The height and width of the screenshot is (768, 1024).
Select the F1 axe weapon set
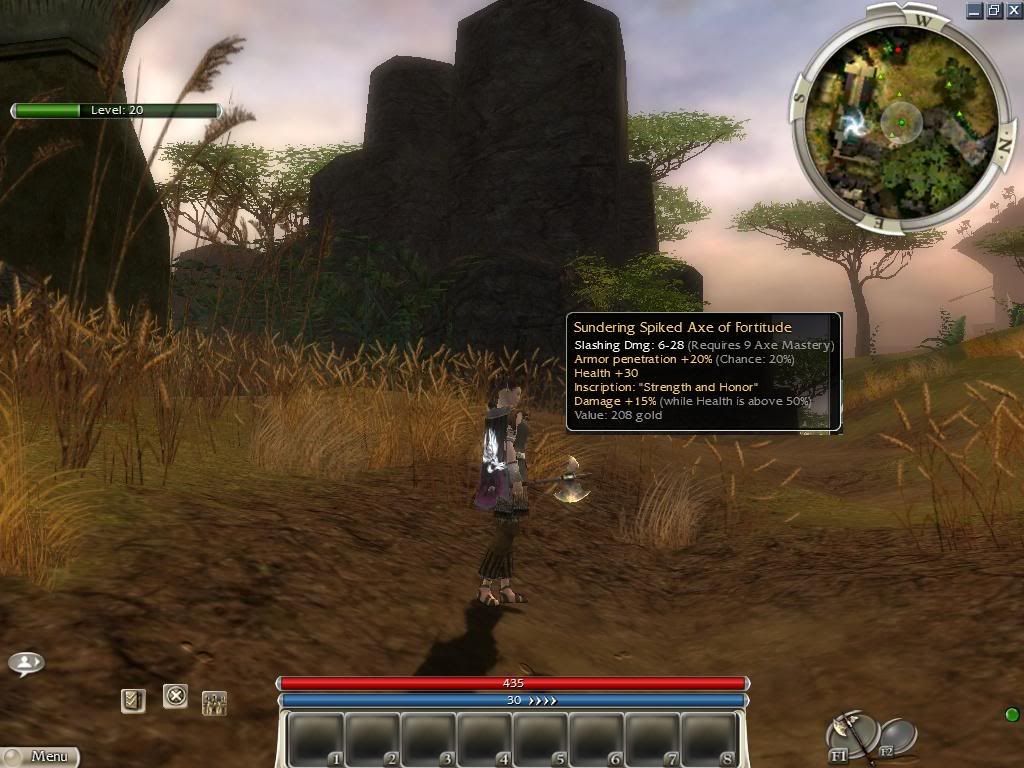pos(850,734)
